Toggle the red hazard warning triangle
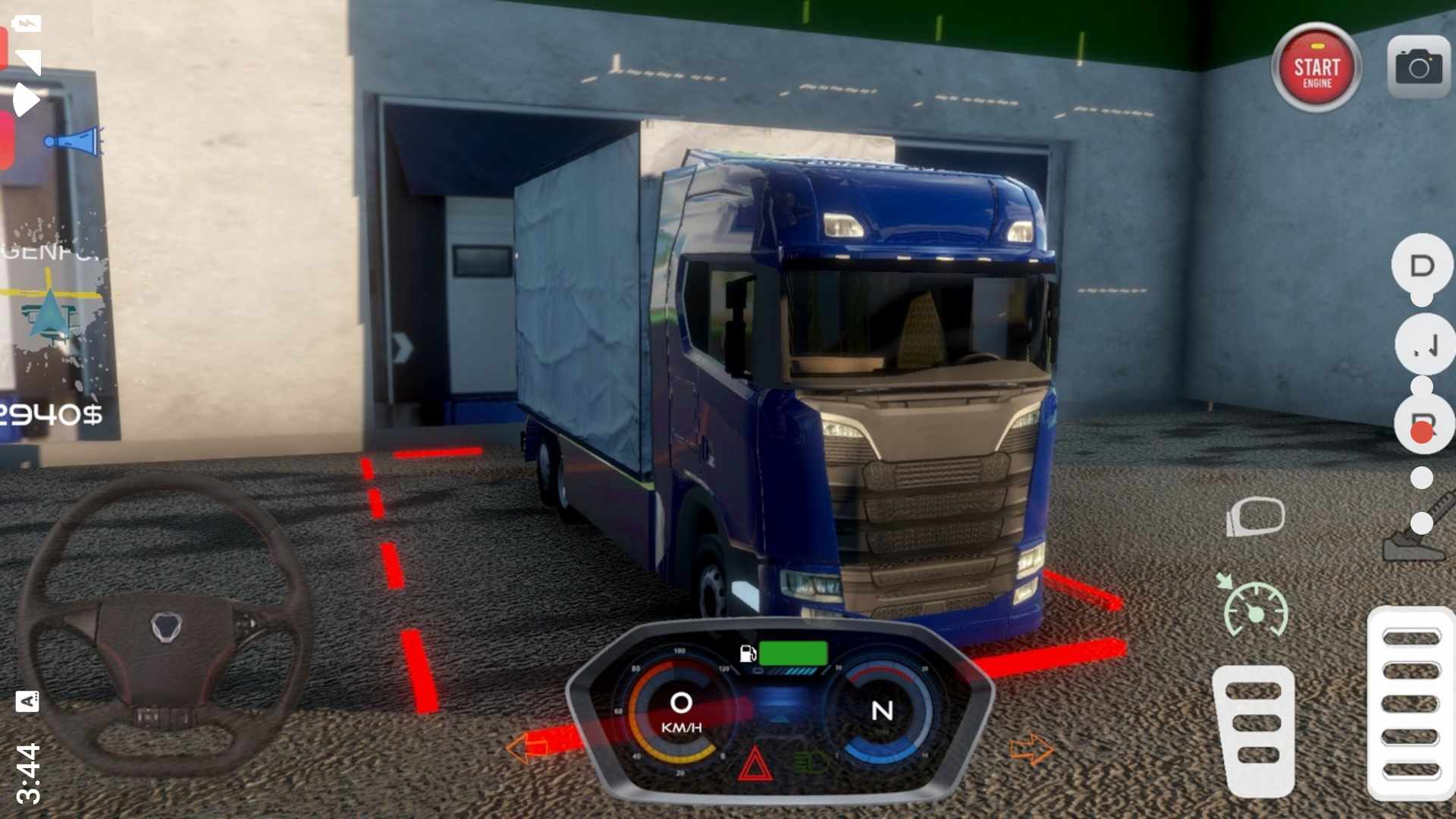1456x819 pixels. [x=755, y=764]
